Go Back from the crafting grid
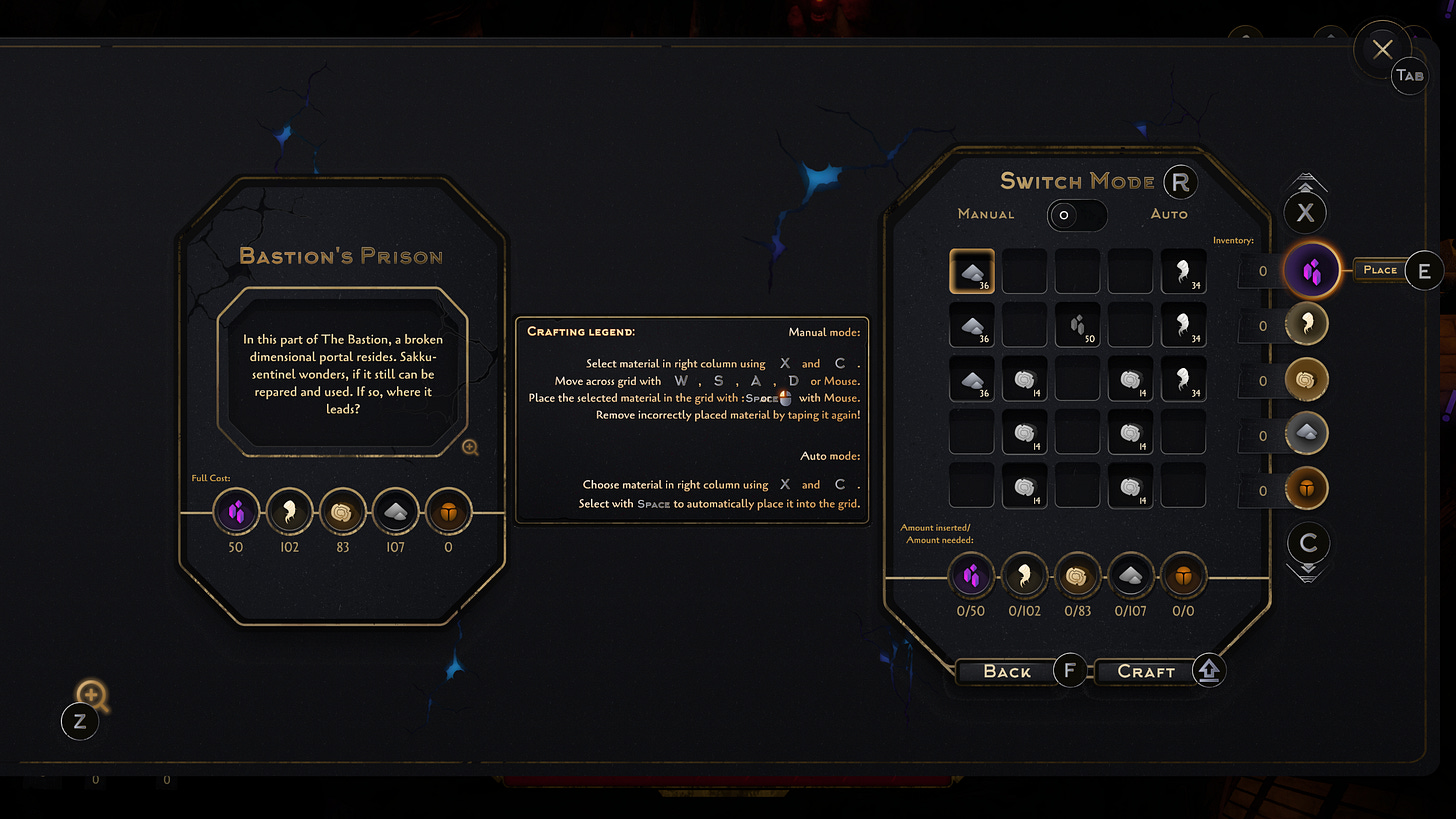Viewport: 1456px width, 819px height. [x=1007, y=671]
